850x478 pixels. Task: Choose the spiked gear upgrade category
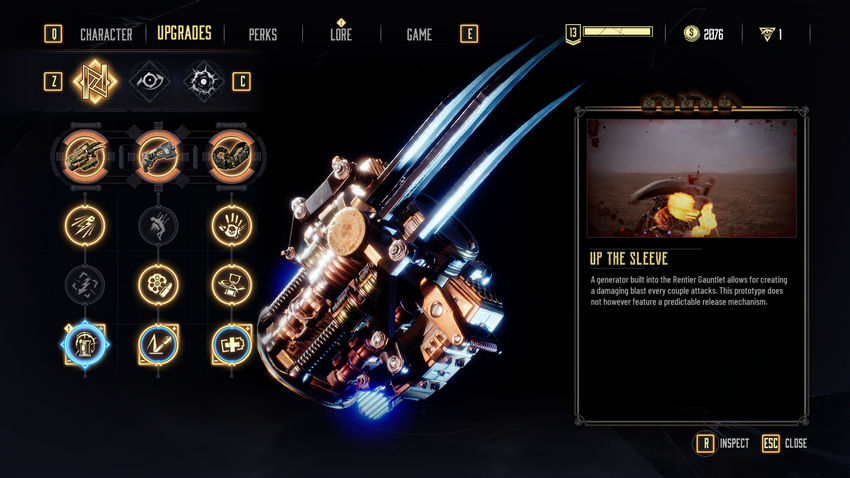(x=204, y=81)
